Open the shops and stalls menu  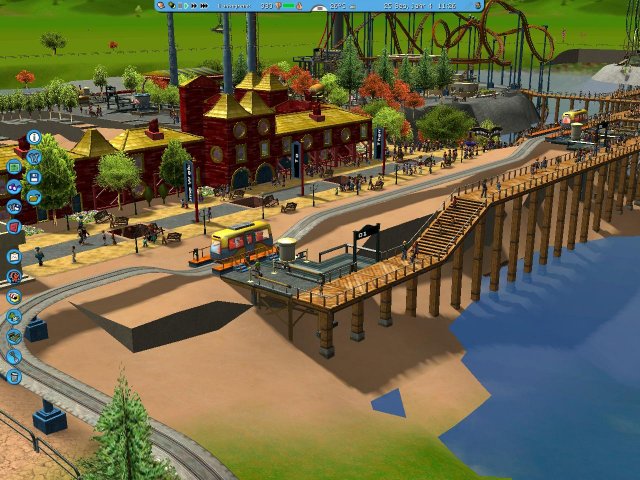pyautogui.click(x=14, y=297)
